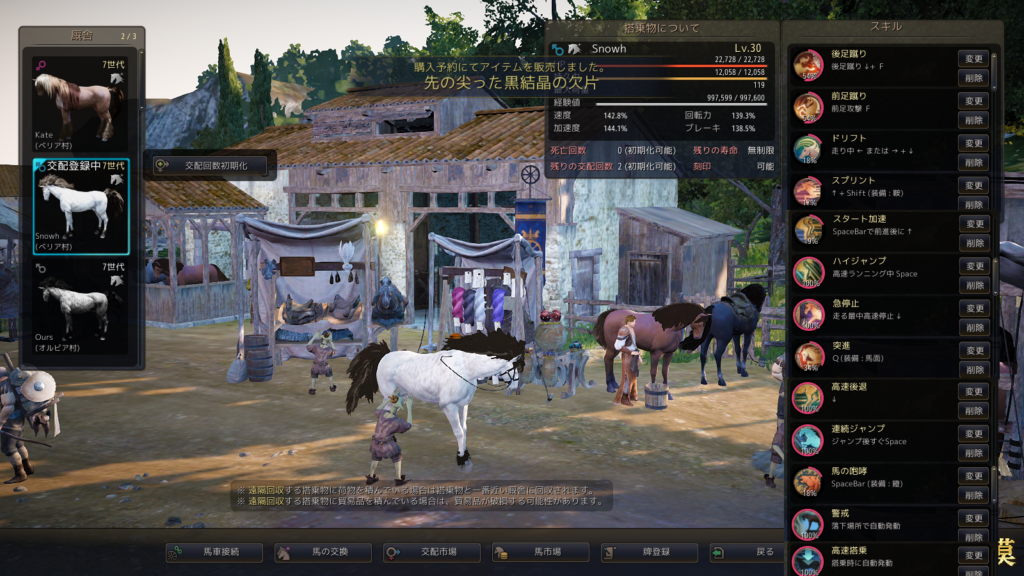Delete the 前足蹴り skill with 削除
The width and height of the screenshot is (1024, 576).
(x=973, y=120)
